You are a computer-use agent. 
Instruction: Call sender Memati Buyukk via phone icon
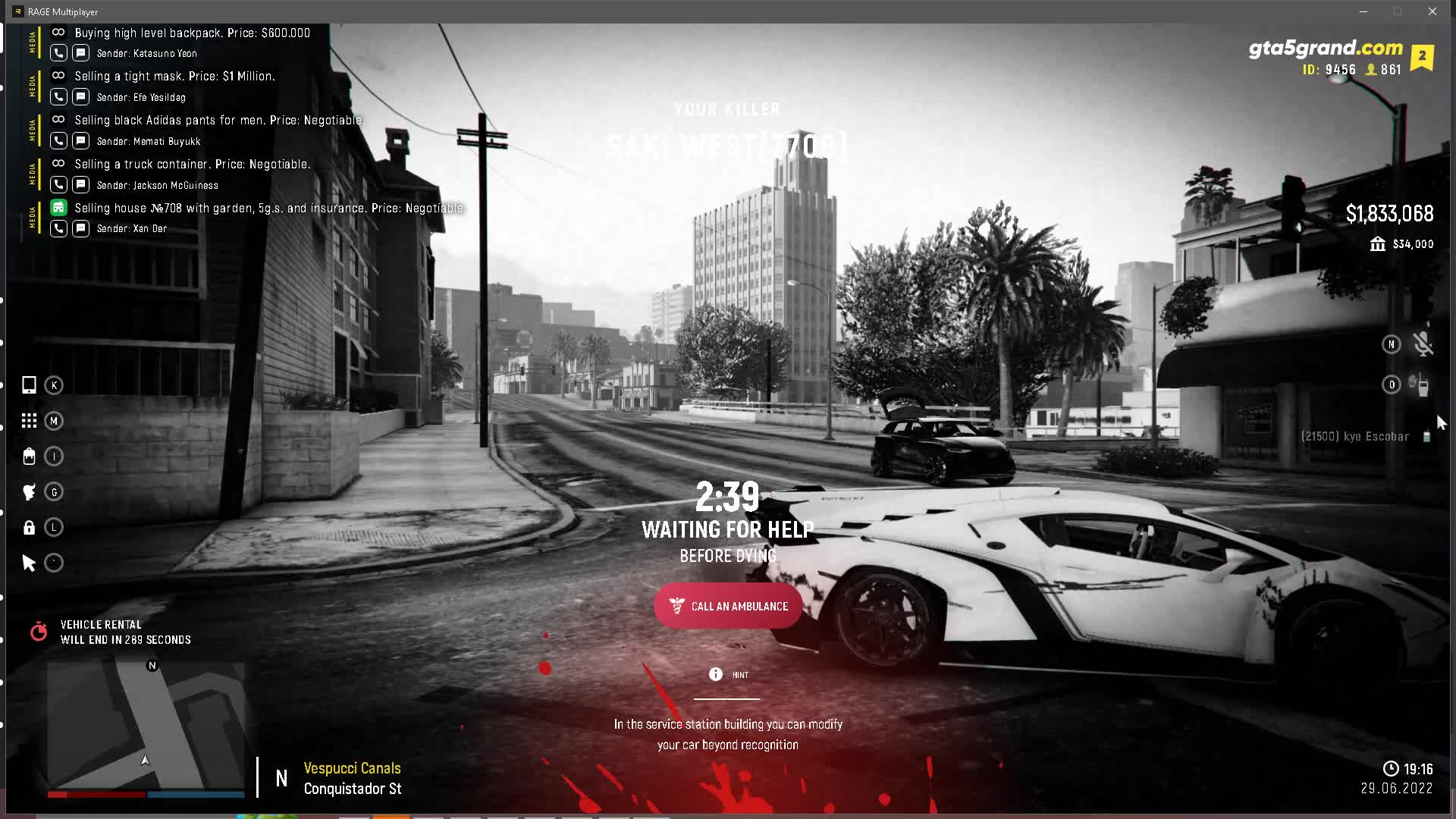pyautogui.click(x=58, y=141)
